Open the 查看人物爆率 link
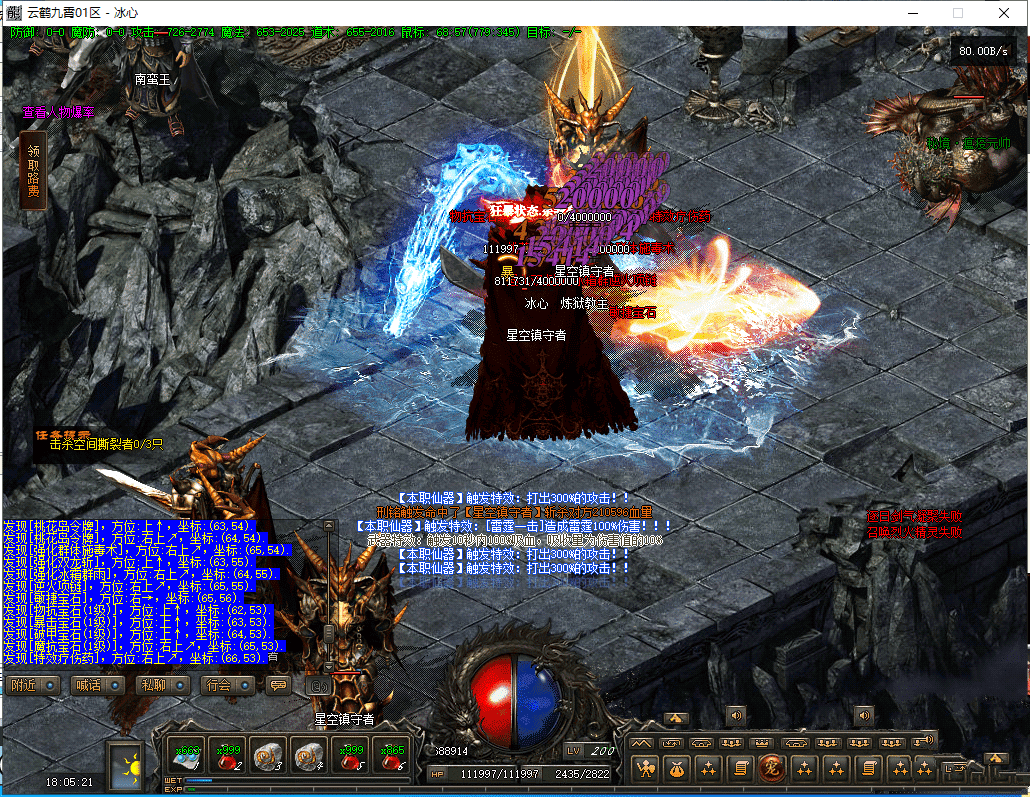 coord(66,112)
